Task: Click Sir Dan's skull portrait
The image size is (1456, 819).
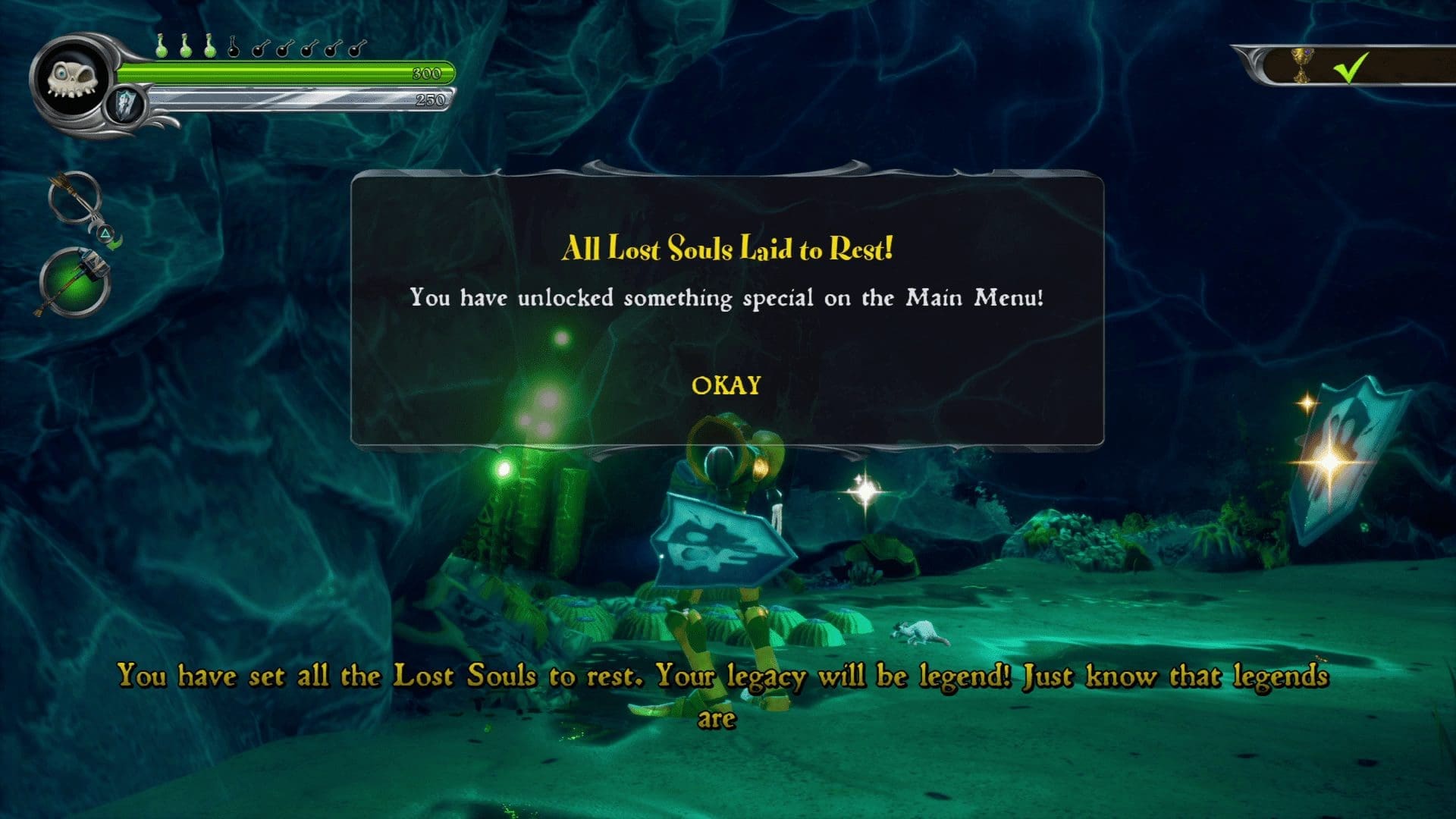Action: pos(73,79)
